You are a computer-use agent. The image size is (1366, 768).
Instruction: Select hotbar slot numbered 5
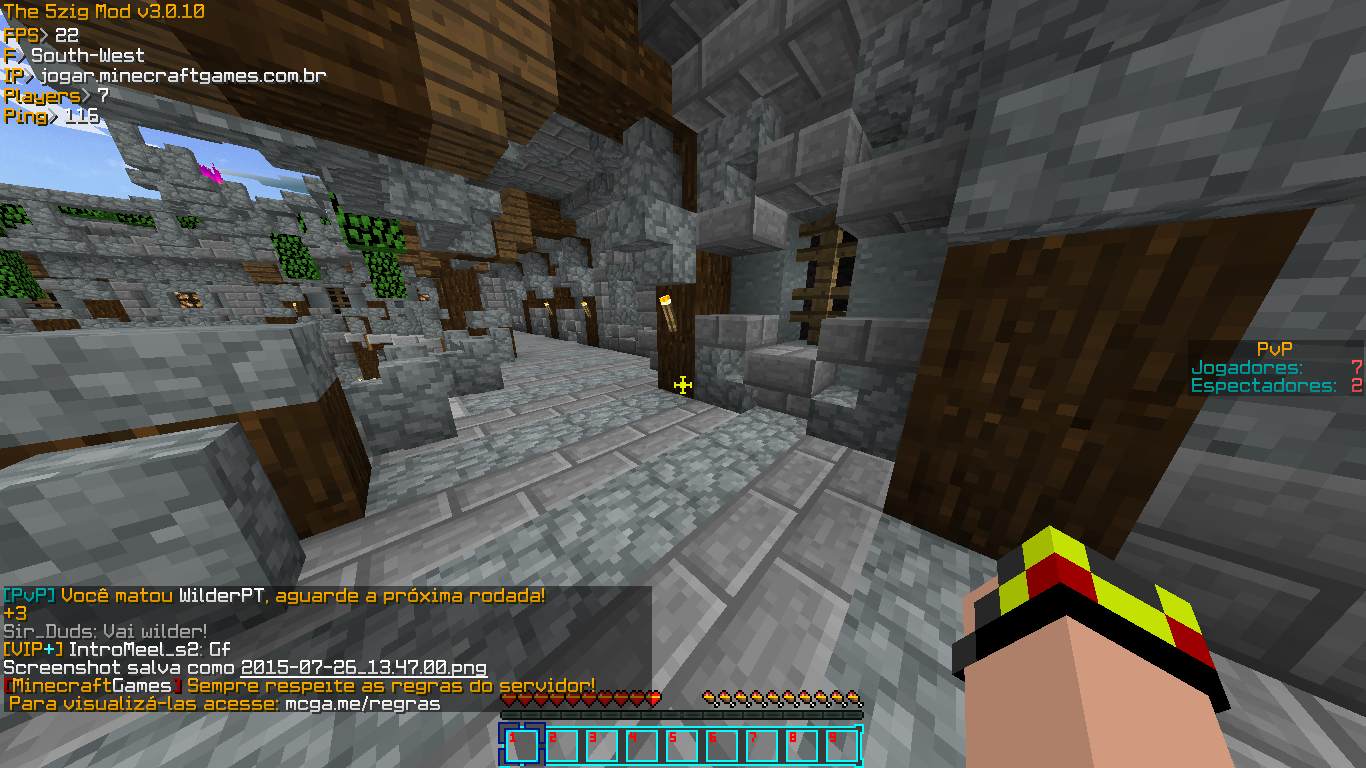coord(681,746)
